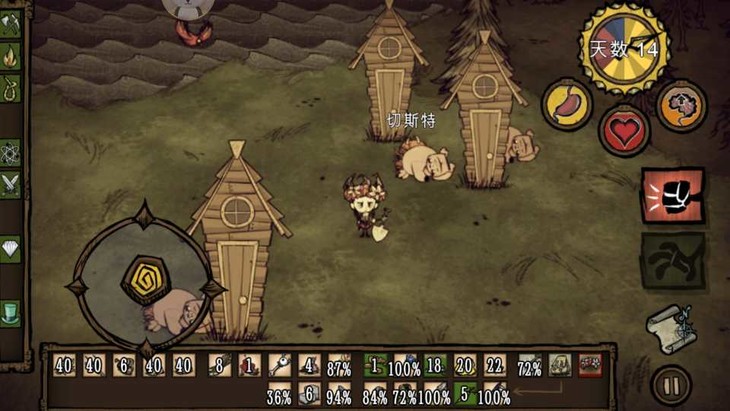Select the inventory slot with count 8

(x=217, y=366)
